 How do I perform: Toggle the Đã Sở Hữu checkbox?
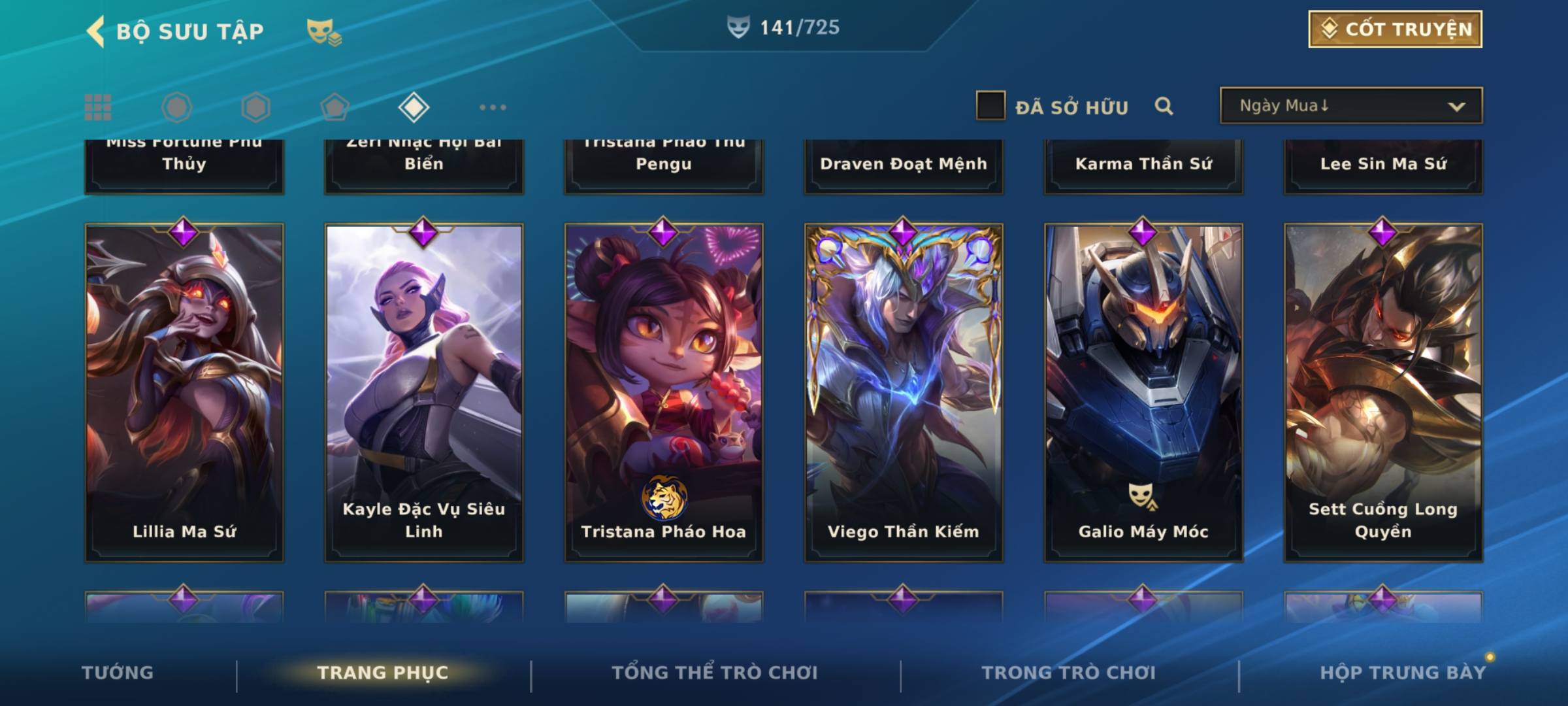pos(990,106)
